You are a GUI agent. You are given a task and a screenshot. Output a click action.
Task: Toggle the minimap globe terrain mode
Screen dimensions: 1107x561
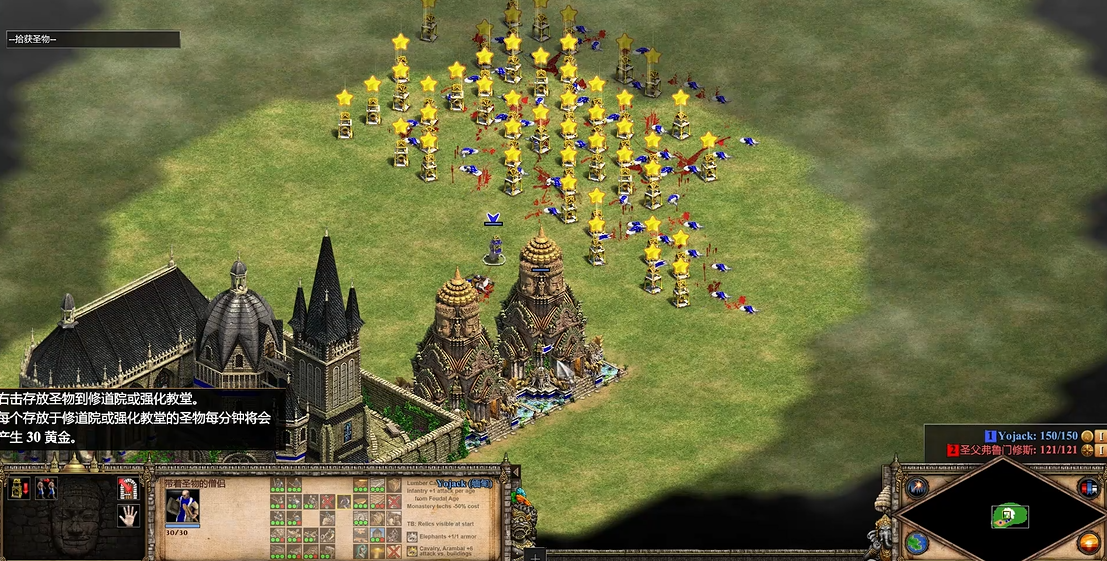point(917,543)
